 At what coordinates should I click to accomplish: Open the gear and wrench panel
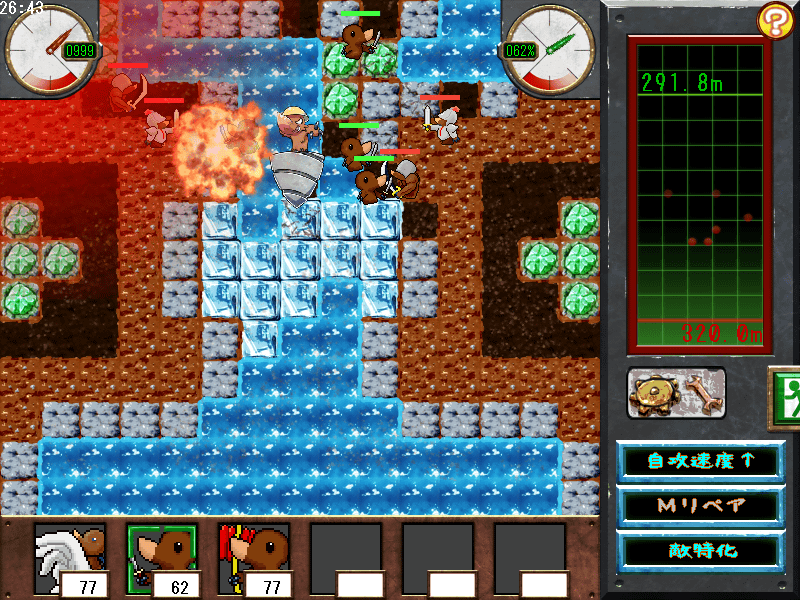(x=677, y=393)
